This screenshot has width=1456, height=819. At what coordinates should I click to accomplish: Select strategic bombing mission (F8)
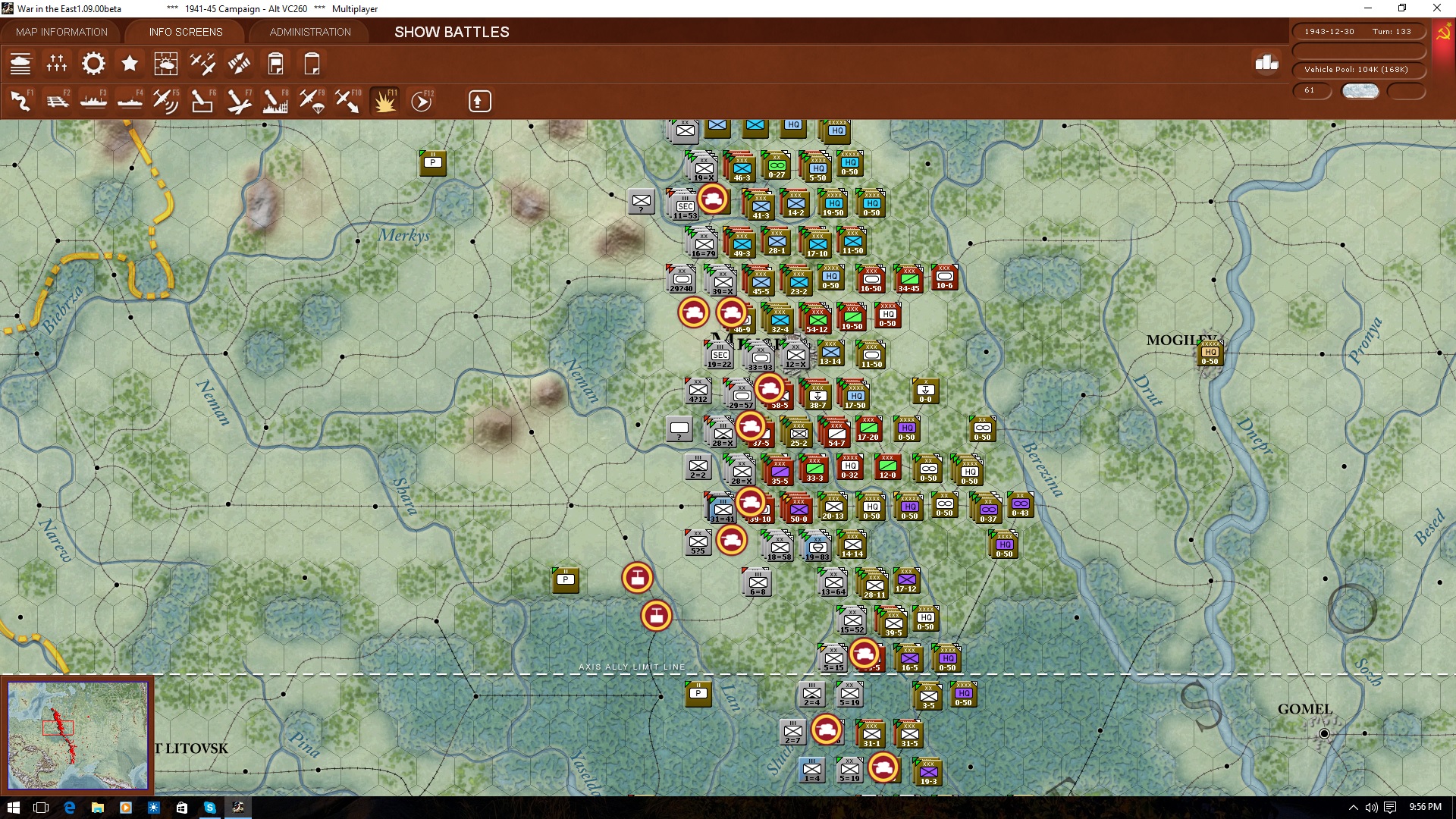[275, 100]
